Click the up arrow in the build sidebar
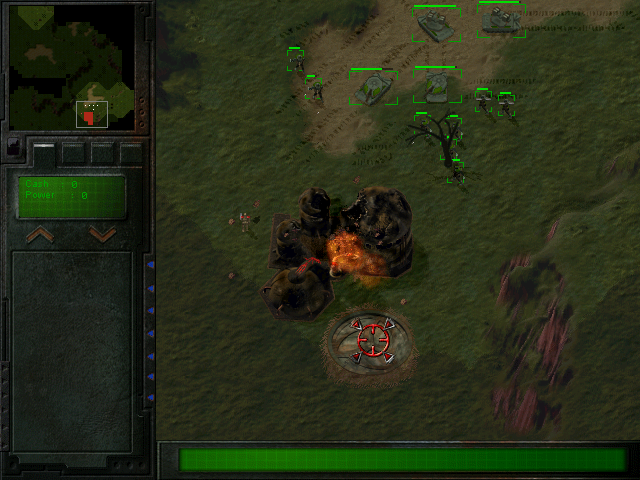 coord(40,235)
